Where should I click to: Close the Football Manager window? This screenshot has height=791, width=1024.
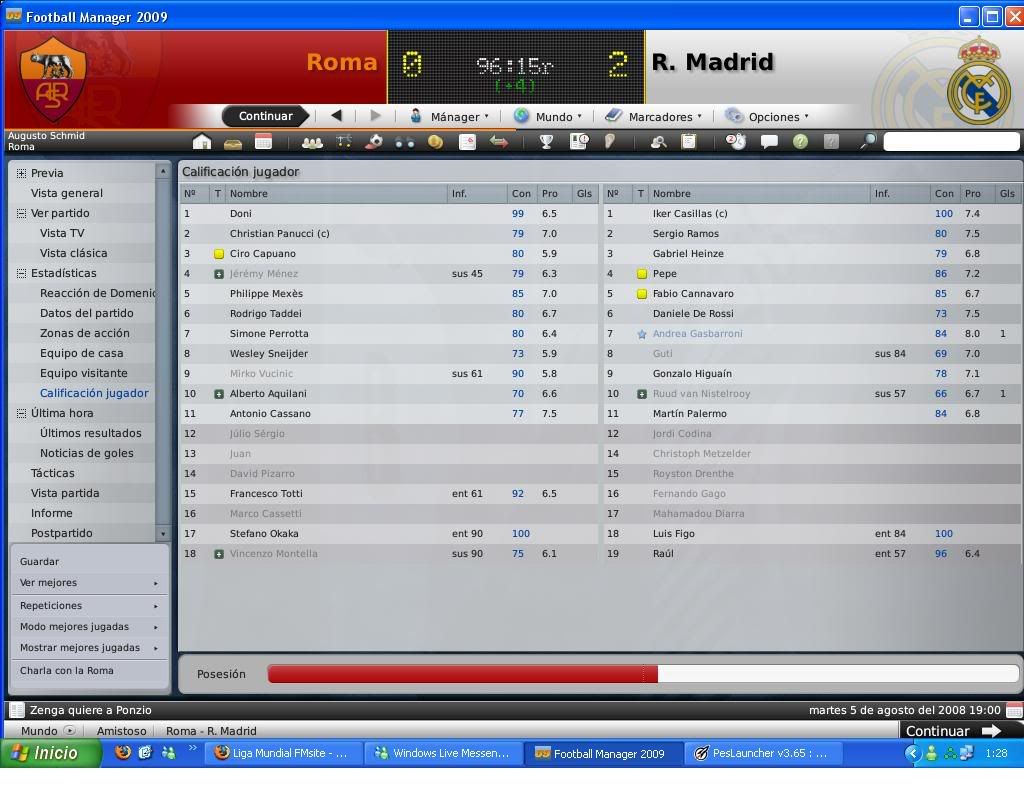pos(1012,16)
